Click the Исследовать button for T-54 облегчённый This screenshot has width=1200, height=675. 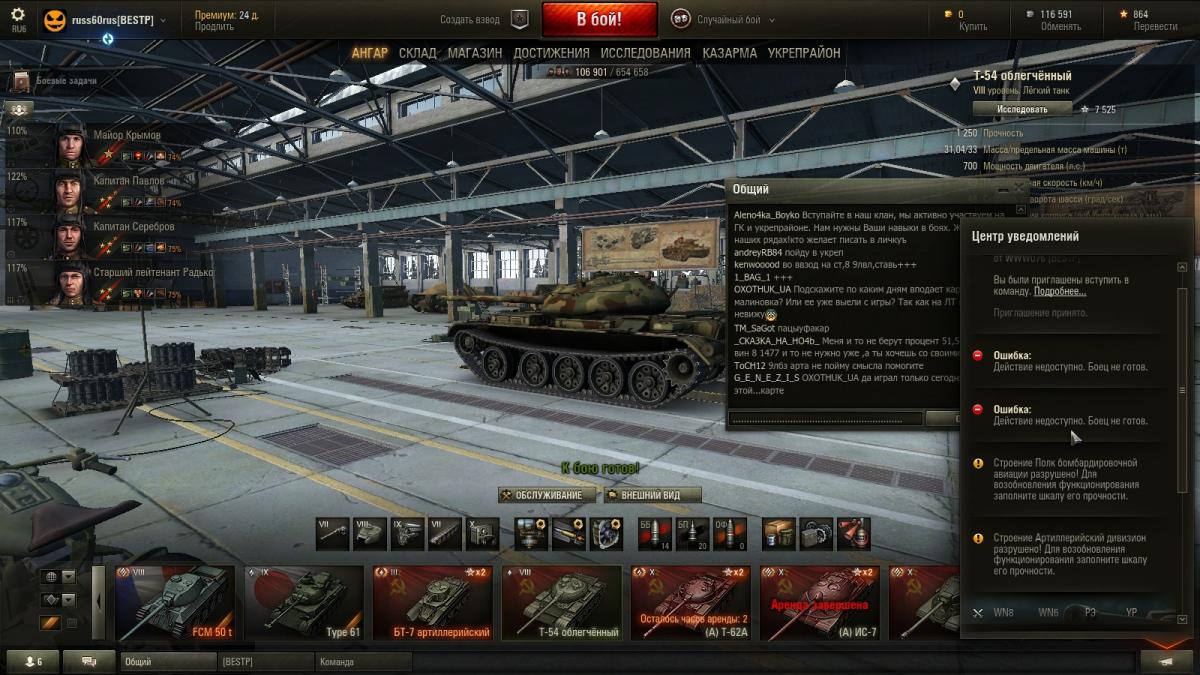pos(1022,109)
